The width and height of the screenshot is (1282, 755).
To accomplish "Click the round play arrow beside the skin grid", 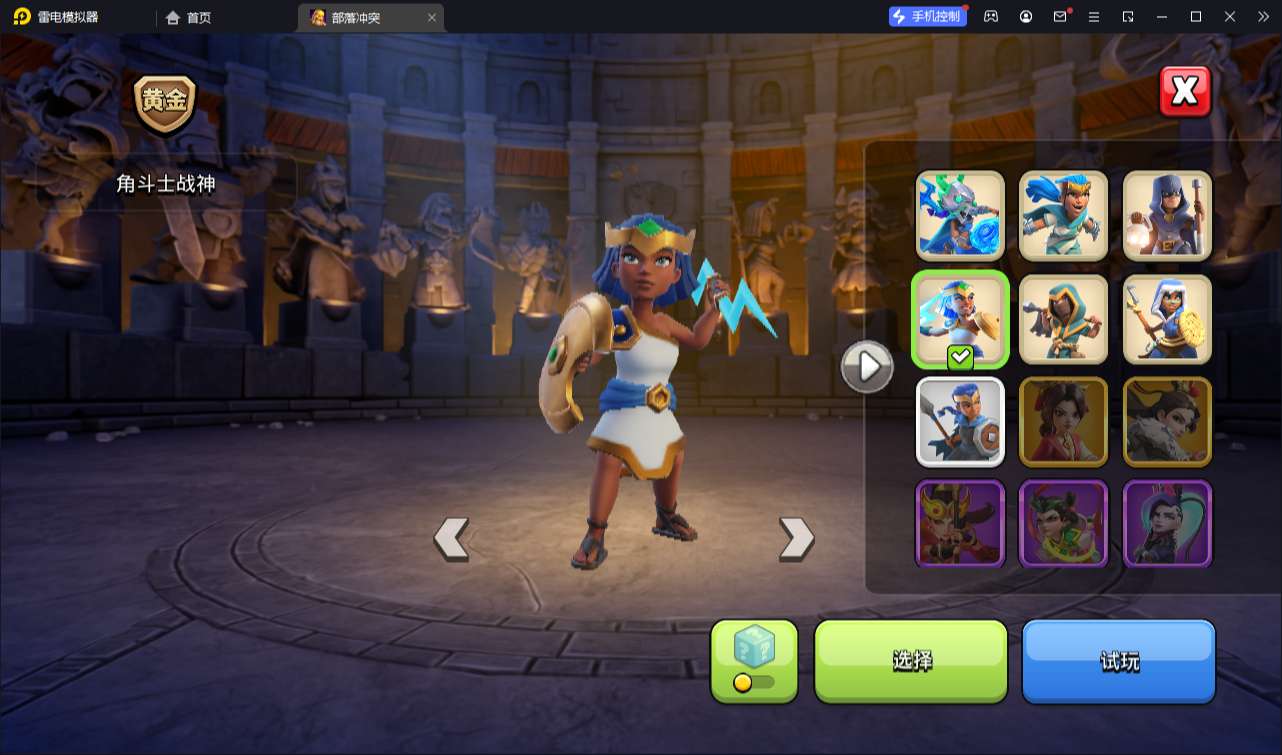I will (x=867, y=367).
